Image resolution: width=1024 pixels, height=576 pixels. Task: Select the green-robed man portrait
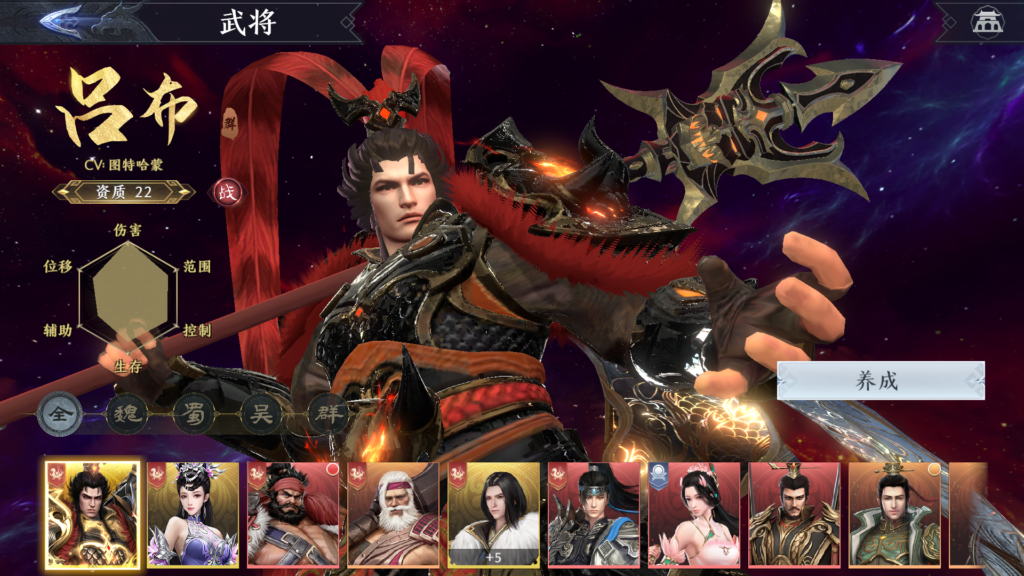pyautogui.click(x=894, y=514)
